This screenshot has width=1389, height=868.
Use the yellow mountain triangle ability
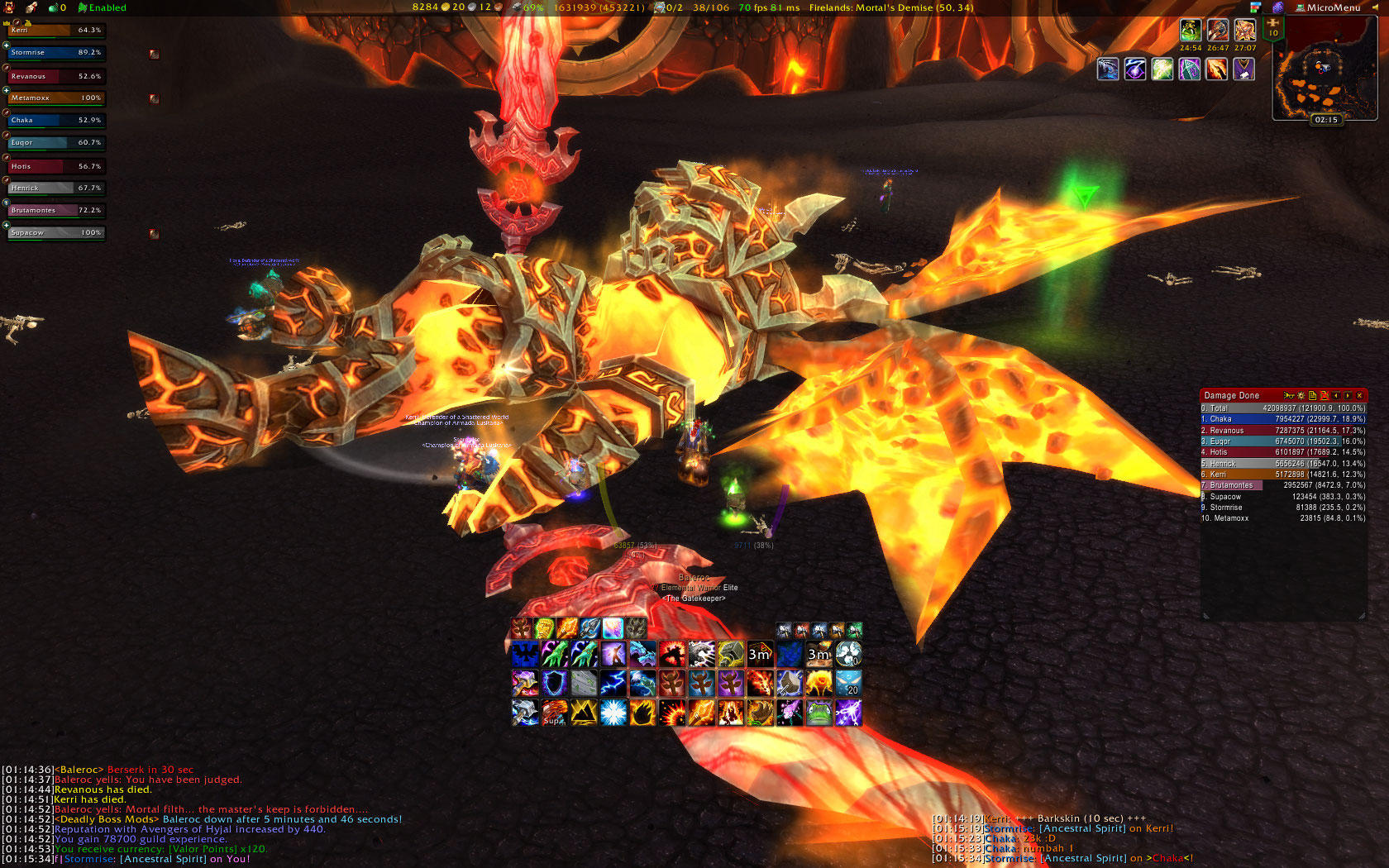click(x=583, y=713)
